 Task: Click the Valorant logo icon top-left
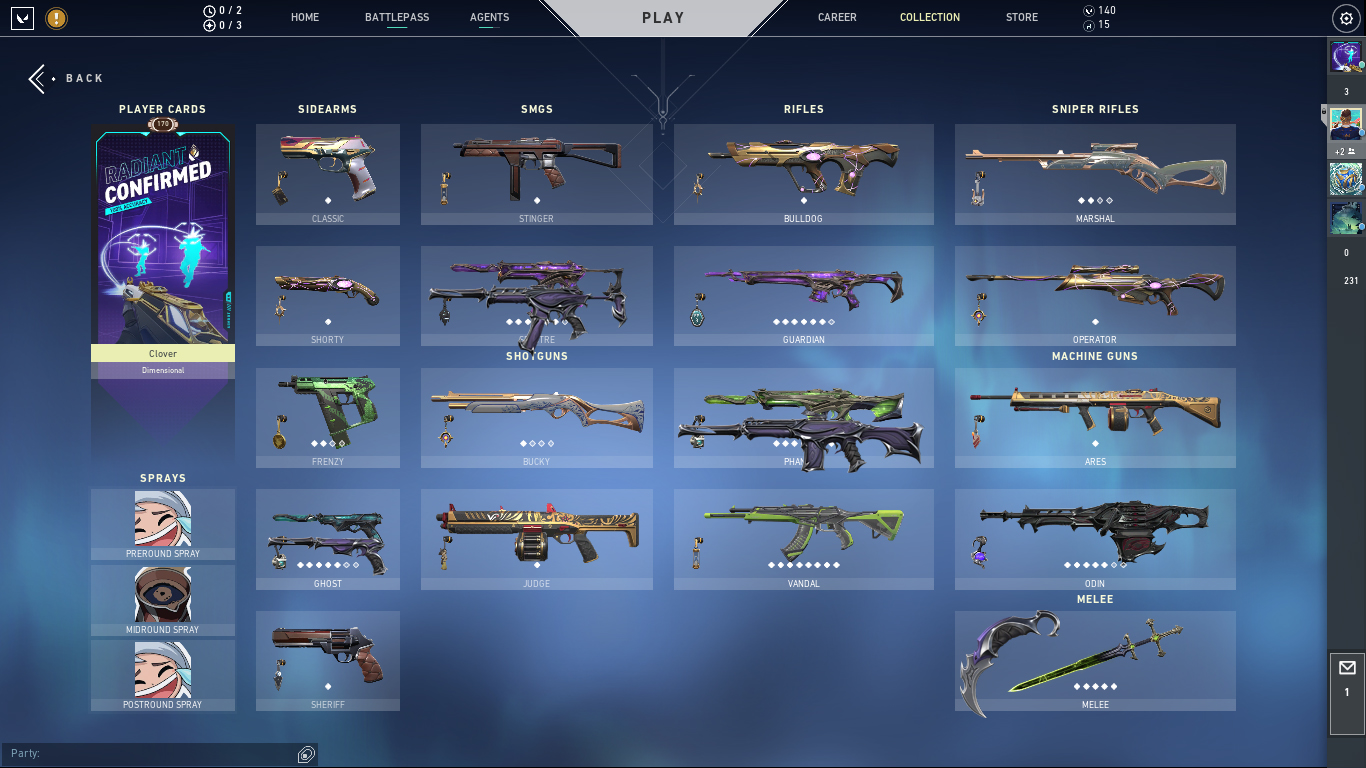point(21,17)
